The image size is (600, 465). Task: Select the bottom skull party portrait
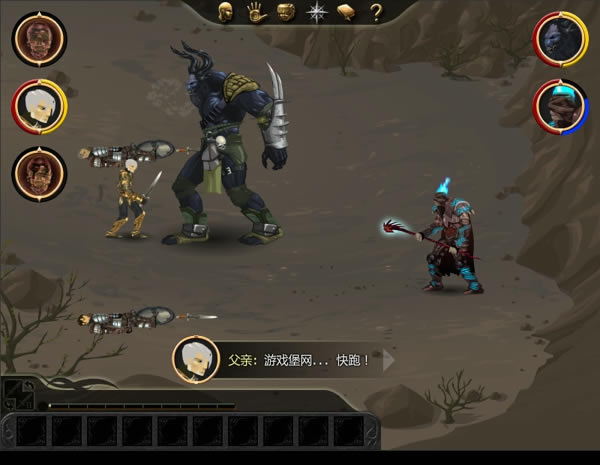point(40,173)
